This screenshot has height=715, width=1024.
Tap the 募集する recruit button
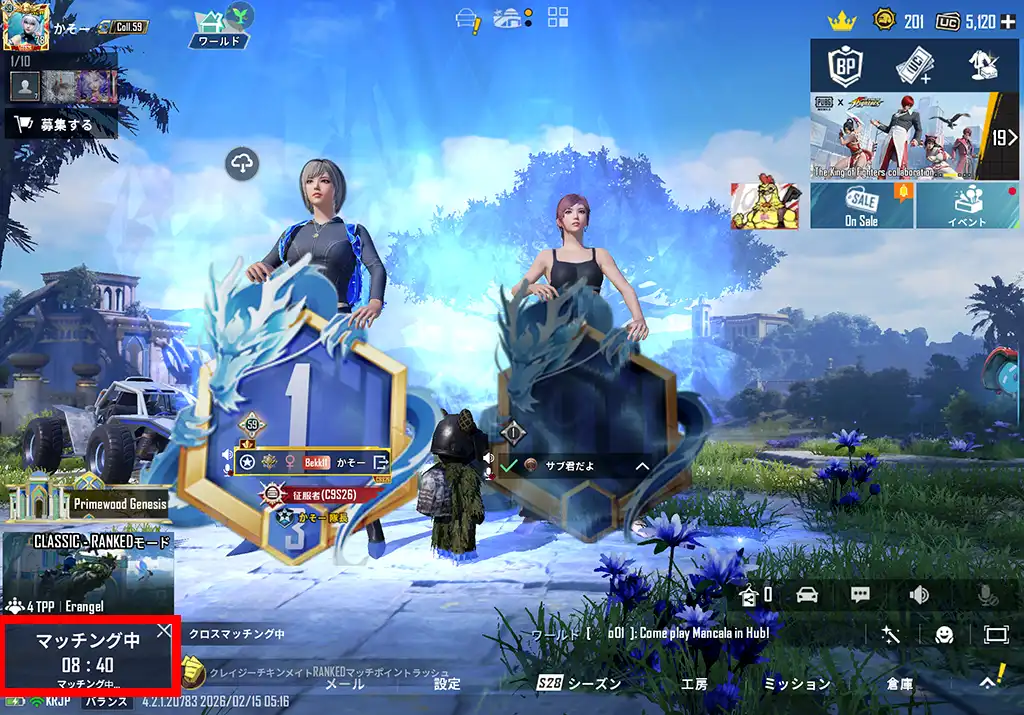coord(61,124)
